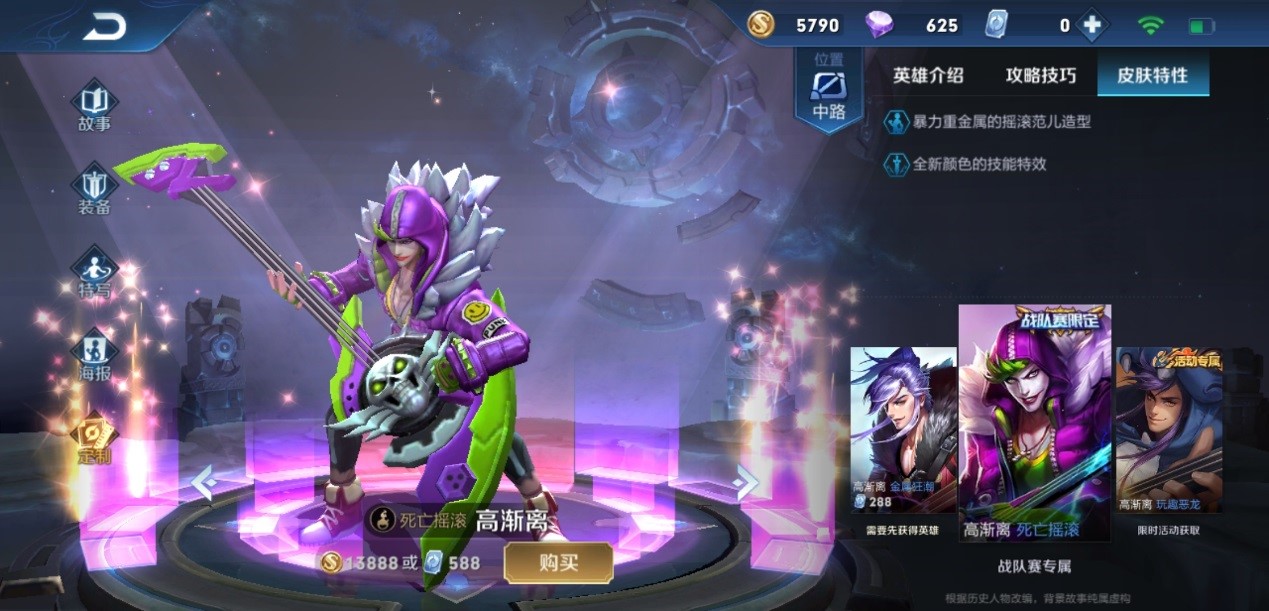1269x611 pixels.
Task: Click the gold coin currency icon
Action: [761, 26]
